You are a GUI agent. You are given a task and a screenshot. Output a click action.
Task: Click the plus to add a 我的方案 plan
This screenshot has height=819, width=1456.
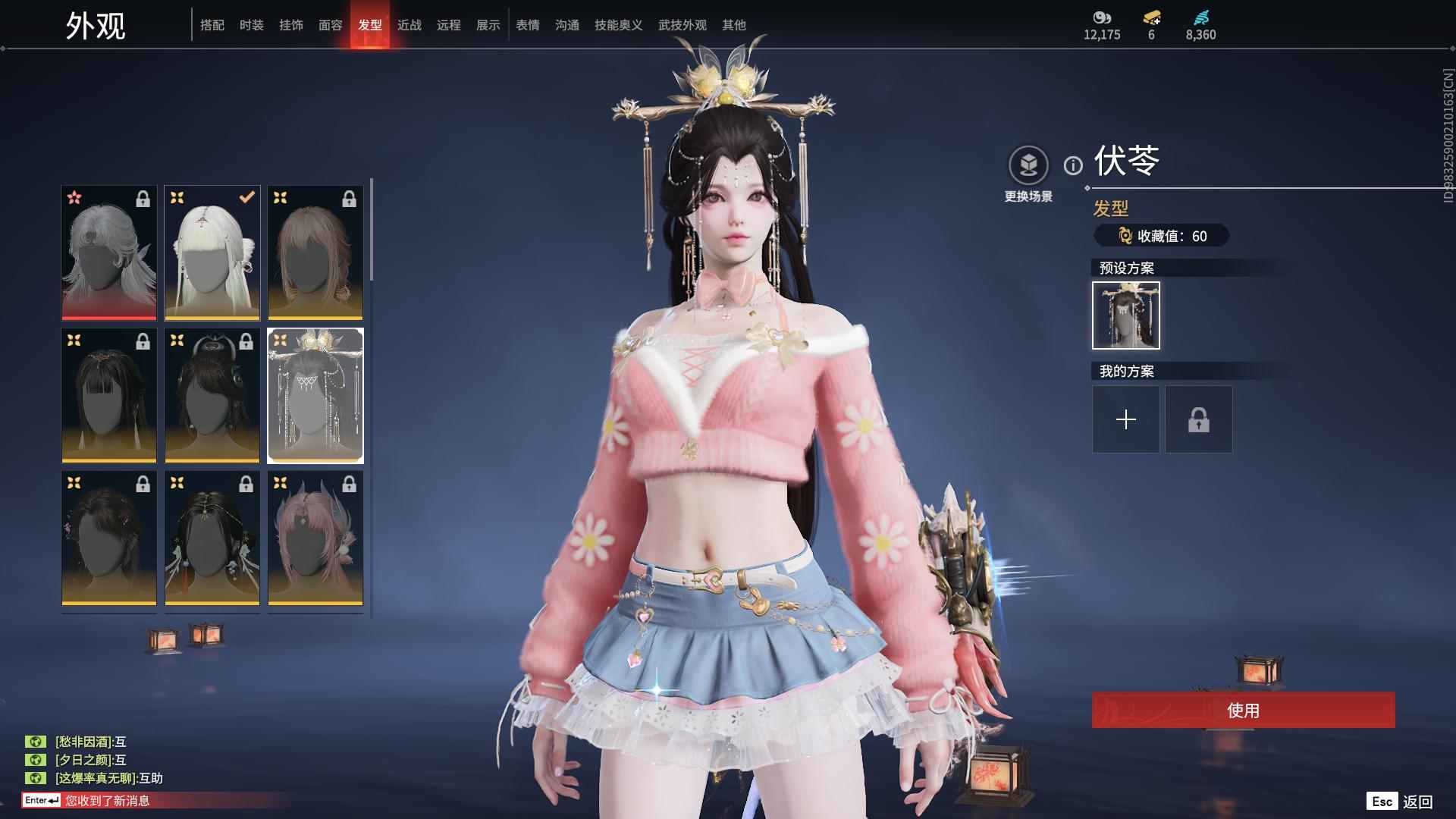[x=1125, y=419]
